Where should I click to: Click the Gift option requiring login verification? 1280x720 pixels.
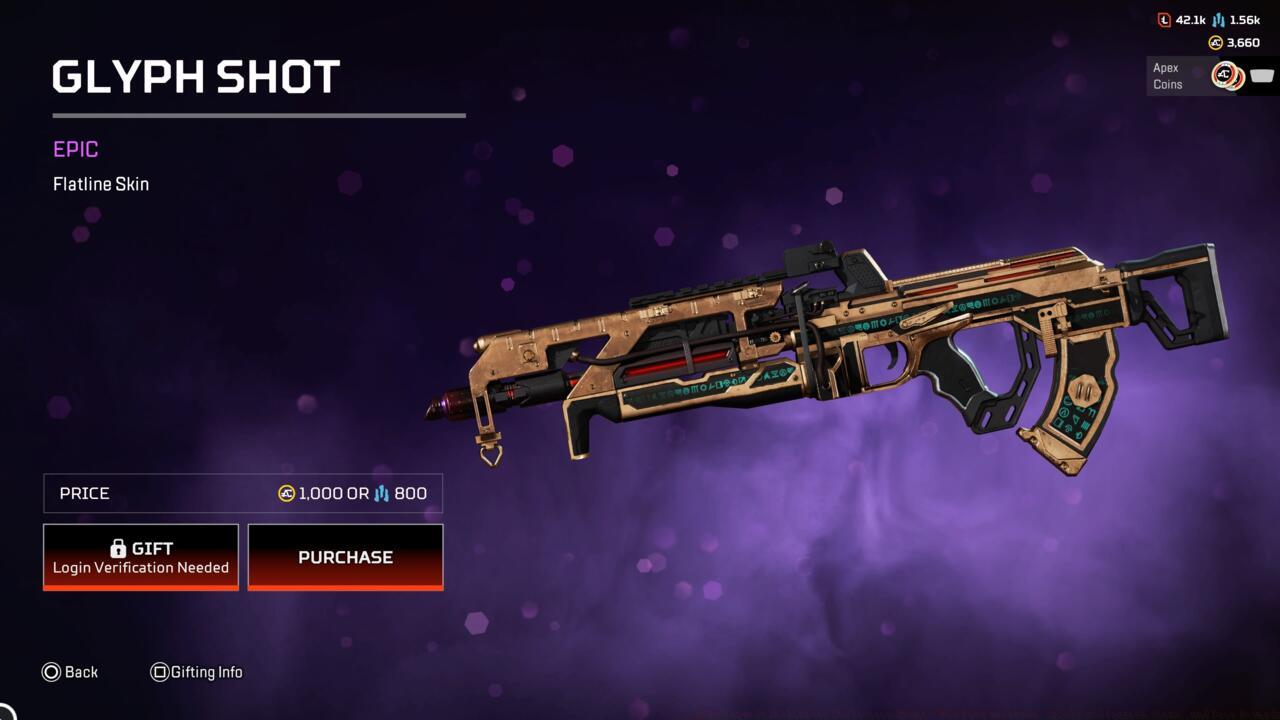click(x=140, y=557)
